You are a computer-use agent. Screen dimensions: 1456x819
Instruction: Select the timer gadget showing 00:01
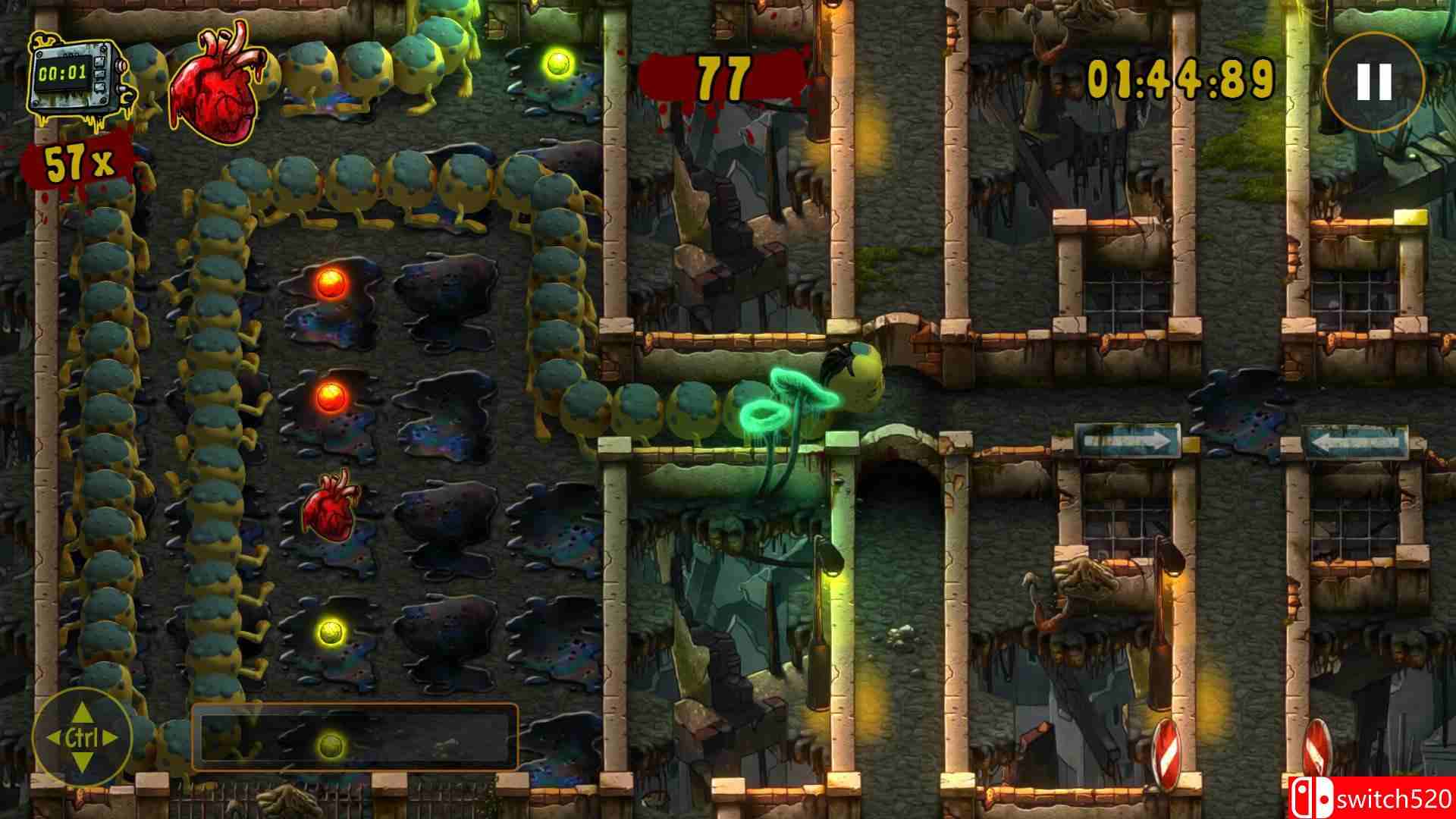[76, 76]
